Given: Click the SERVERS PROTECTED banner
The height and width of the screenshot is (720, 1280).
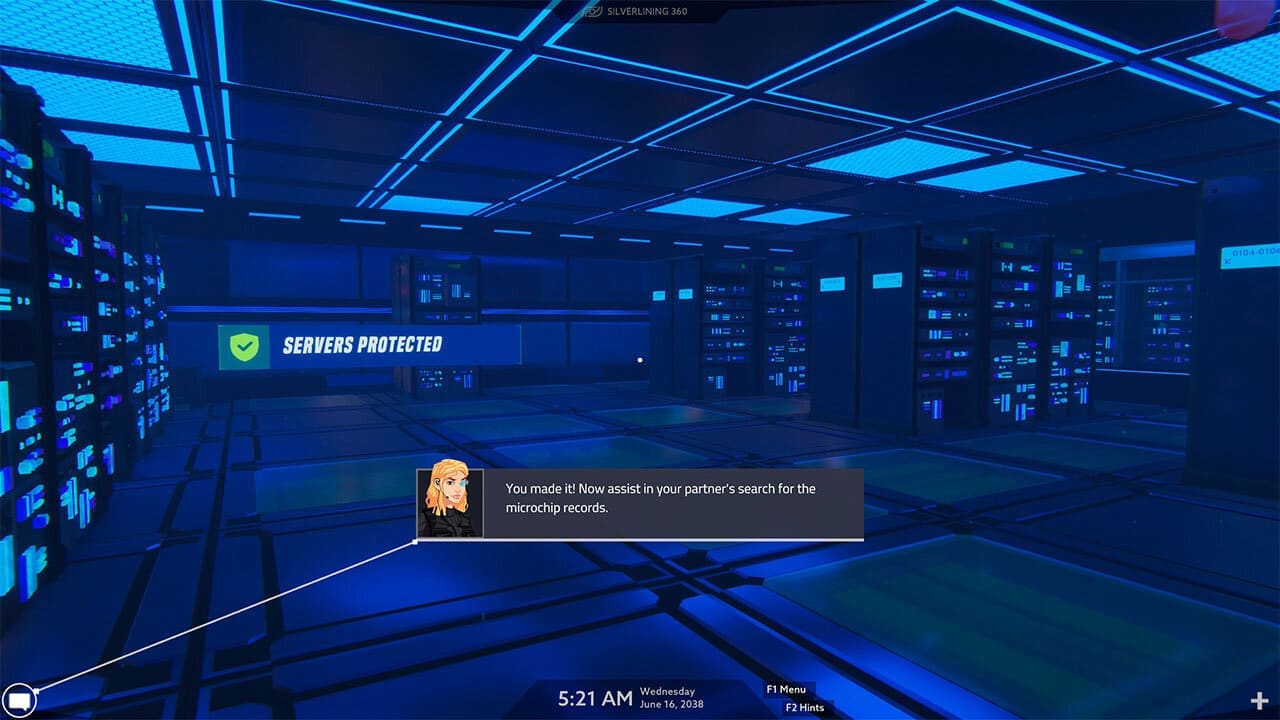Looking at the screenshot, I should [370, 346].
